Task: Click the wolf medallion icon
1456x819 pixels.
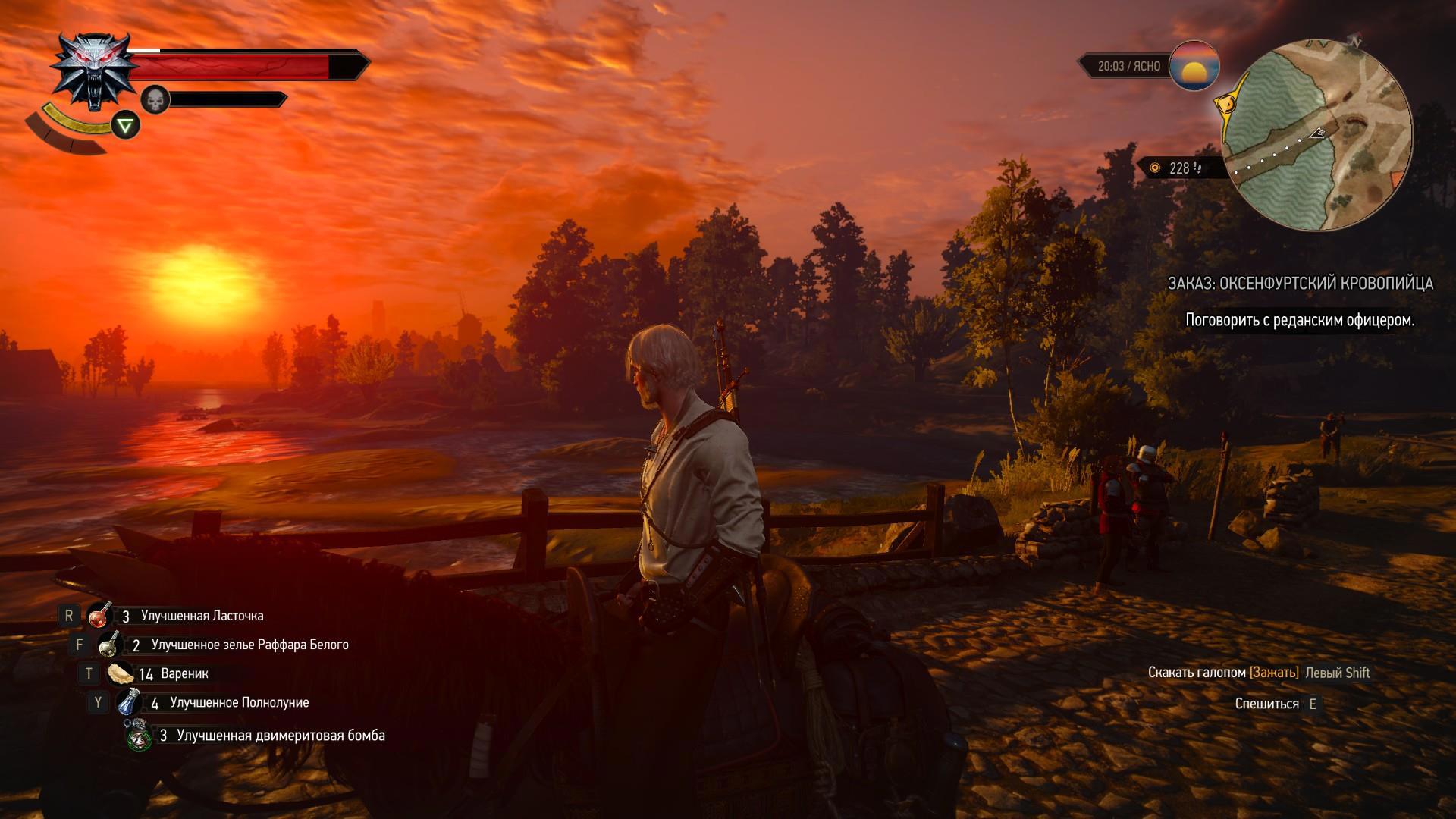Action: point(94,70)
